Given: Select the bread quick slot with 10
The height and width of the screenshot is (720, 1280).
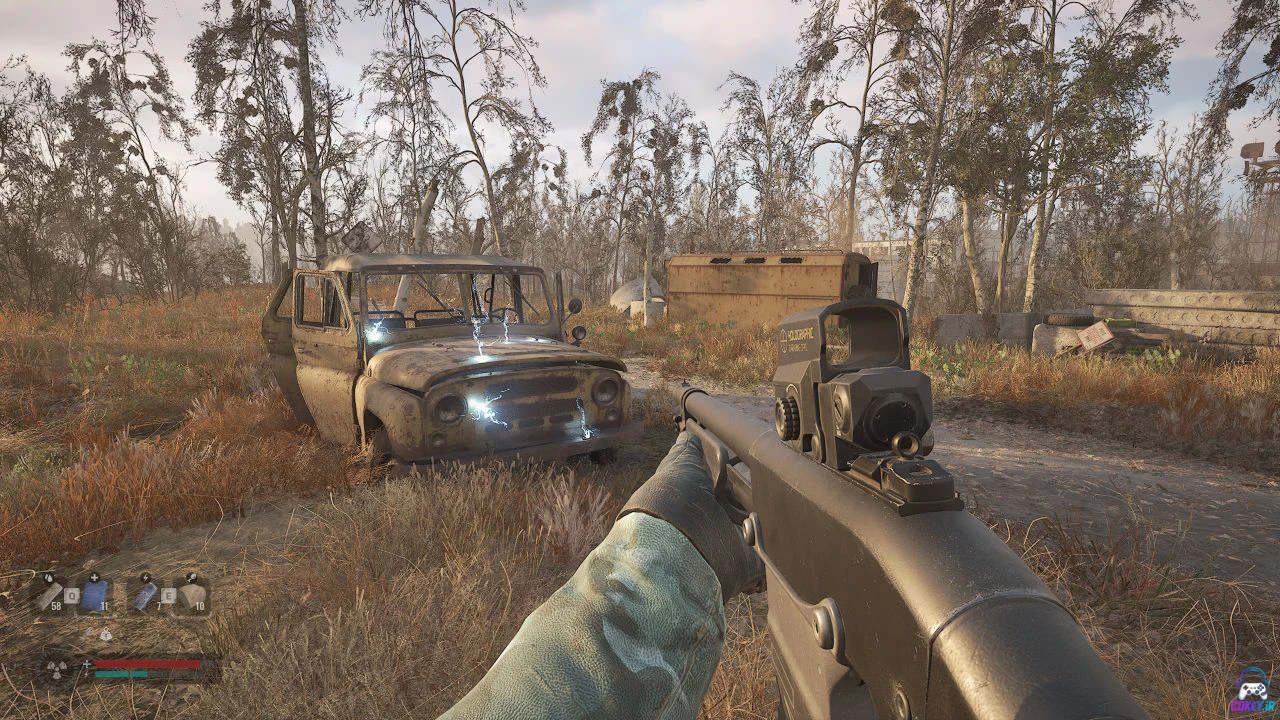Looking at the screenshot, I should (x=190, y=595).
